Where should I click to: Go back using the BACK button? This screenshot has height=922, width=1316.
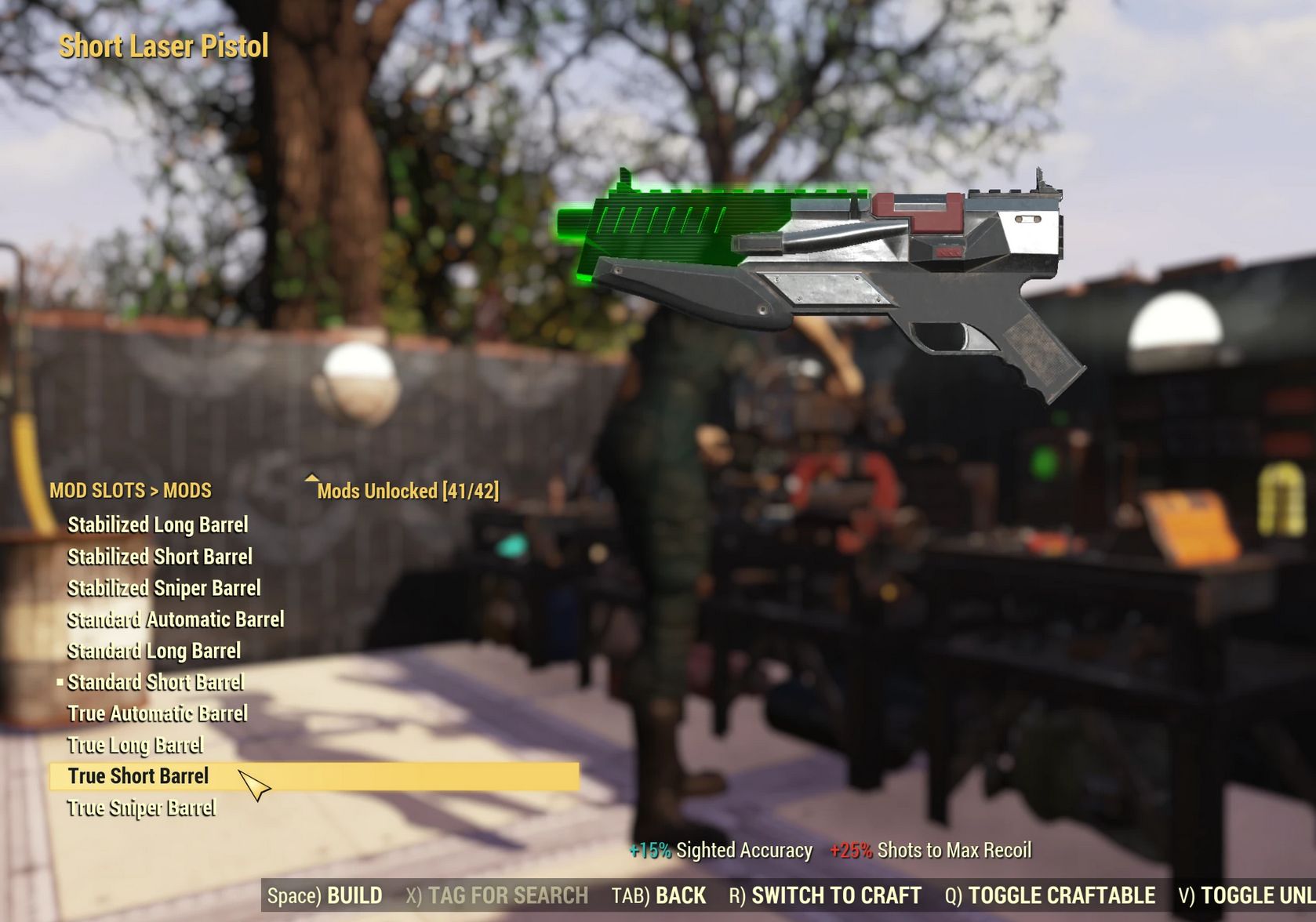click(659, 895)
